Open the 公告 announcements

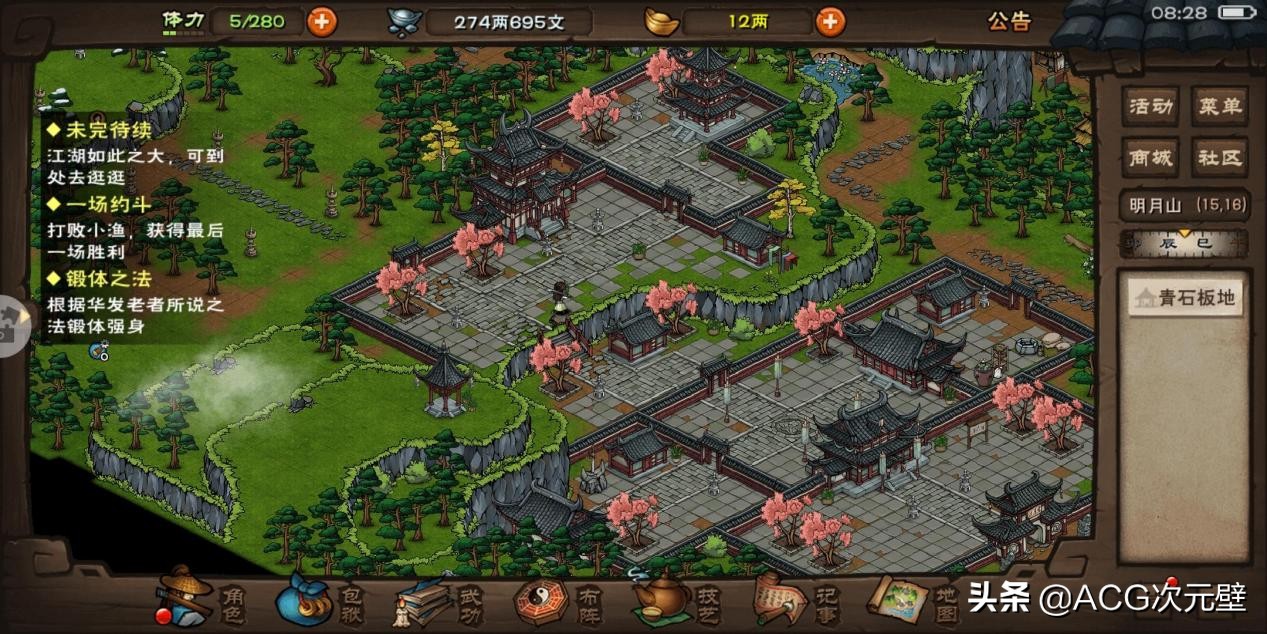point(1009,21)
